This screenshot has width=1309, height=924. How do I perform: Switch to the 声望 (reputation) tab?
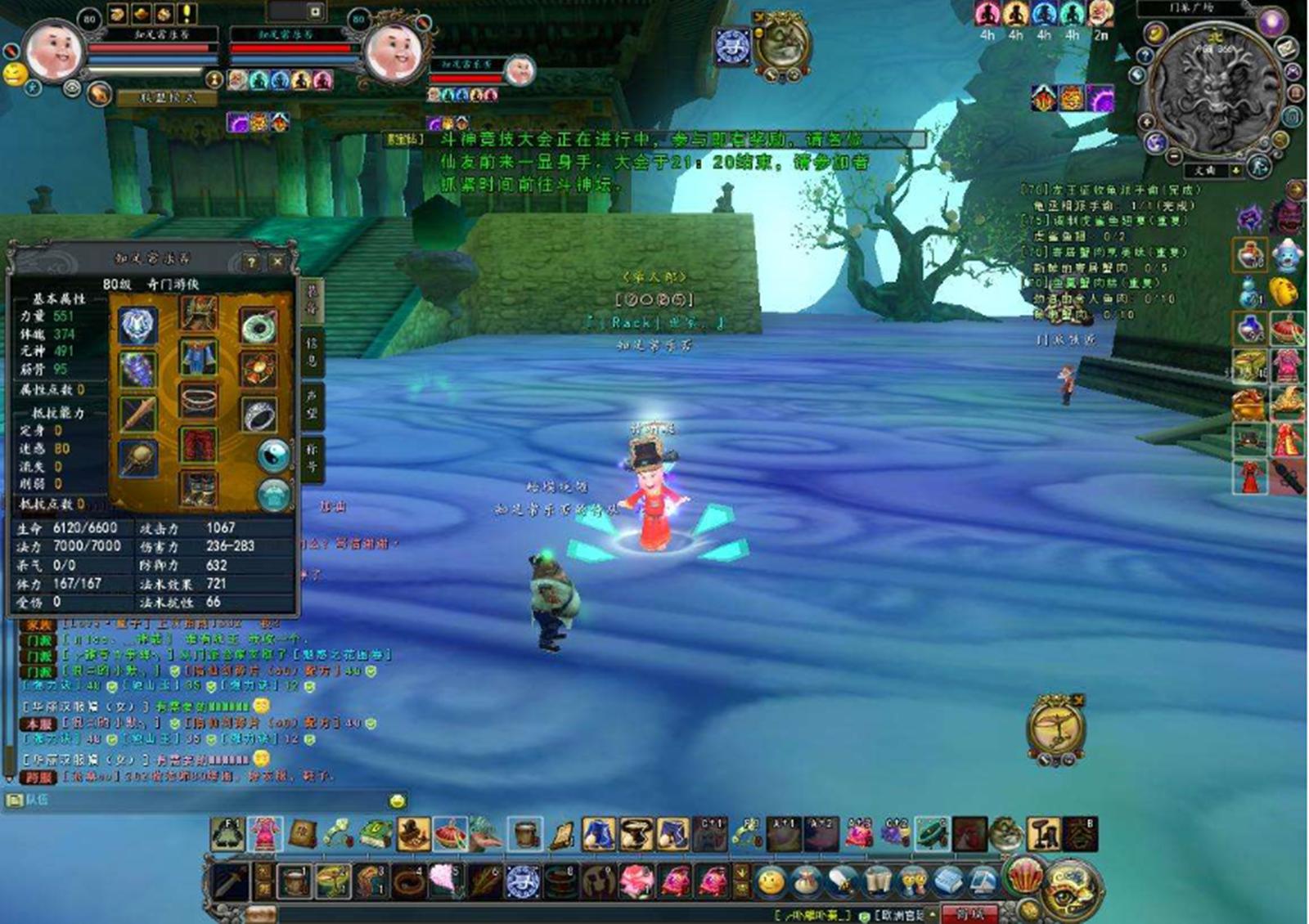(312, 405)
